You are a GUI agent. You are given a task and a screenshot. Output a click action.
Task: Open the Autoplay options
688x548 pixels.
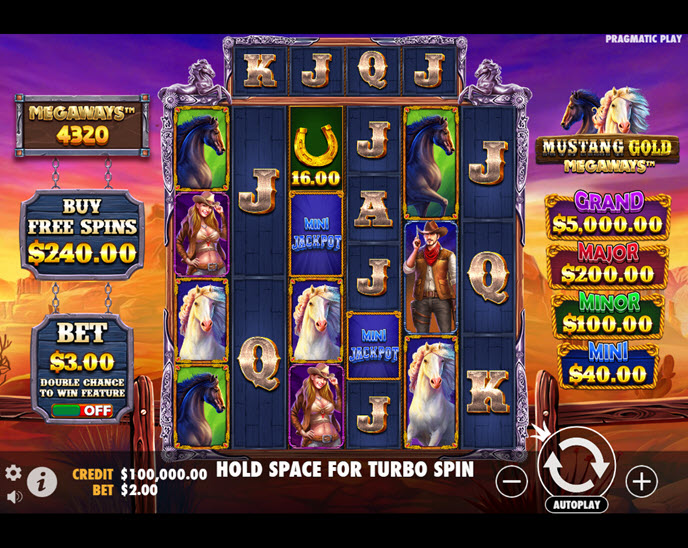click(x=576, y=505)
